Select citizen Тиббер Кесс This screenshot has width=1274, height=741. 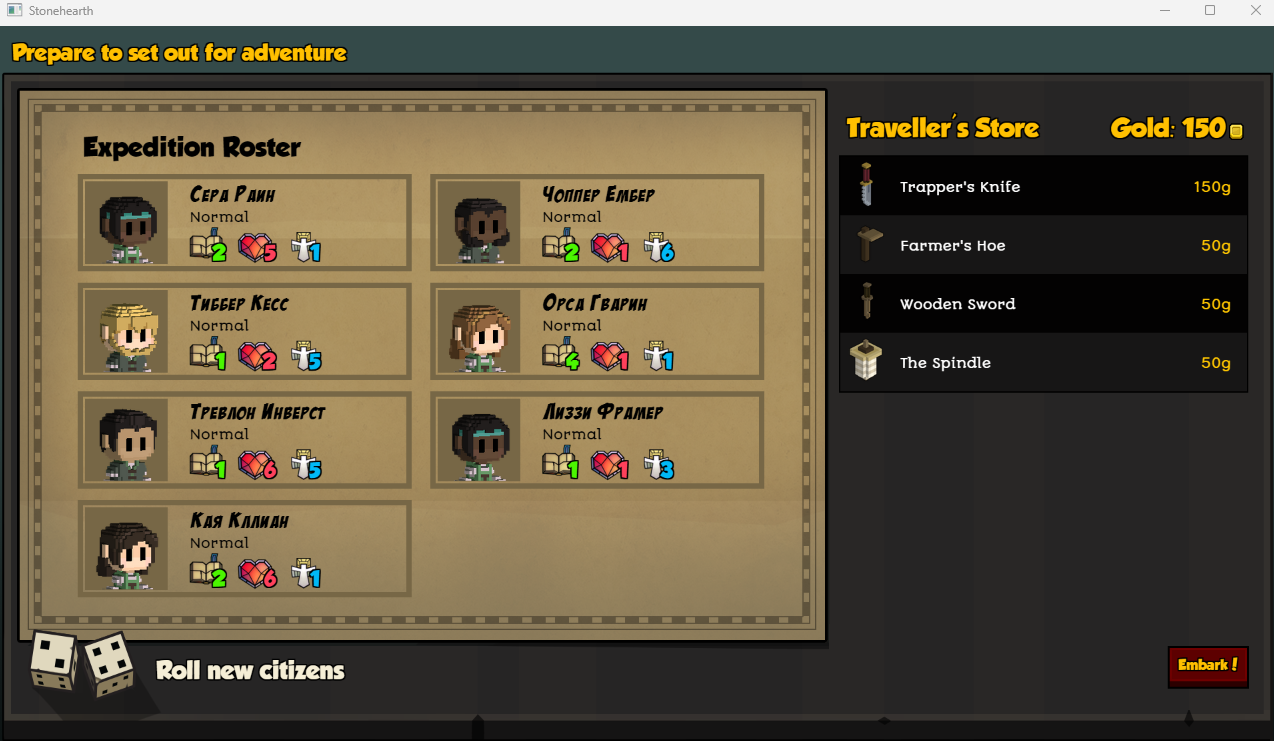coord(245,332)
